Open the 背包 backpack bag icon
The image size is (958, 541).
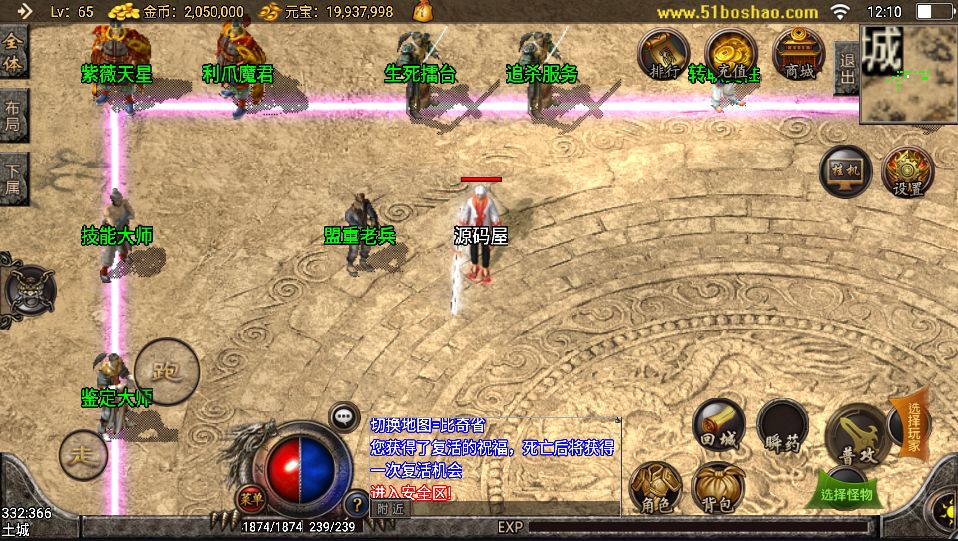pyautogui.click(x=718, y=486)
